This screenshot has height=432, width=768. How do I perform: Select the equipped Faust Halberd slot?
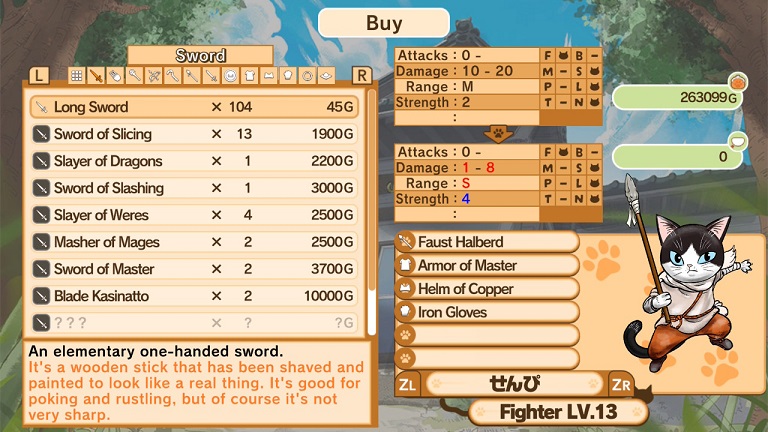[x=487, y=242]
